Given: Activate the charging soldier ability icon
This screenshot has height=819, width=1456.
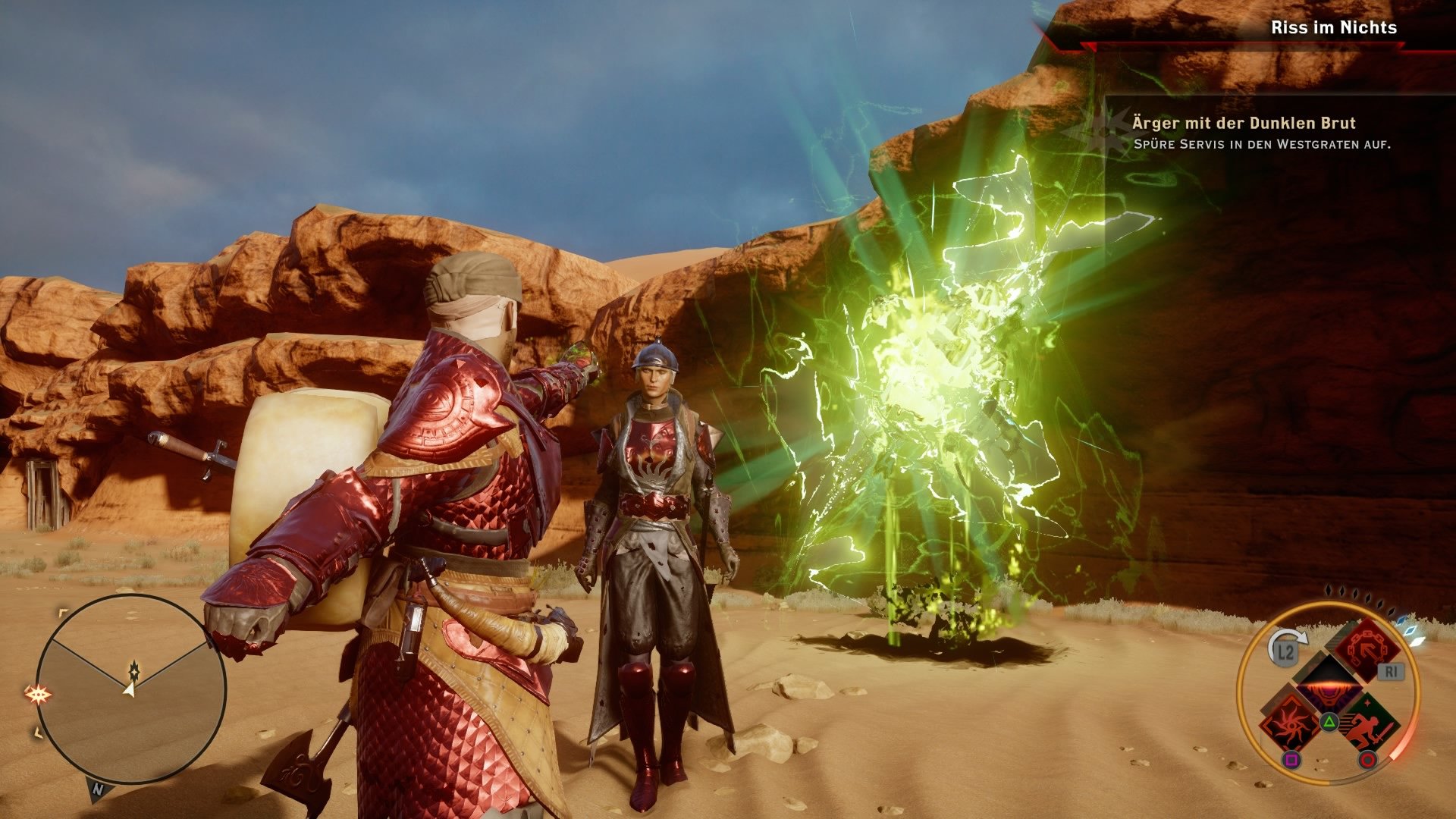Looking at the screenshot, I should point(1369,725).
